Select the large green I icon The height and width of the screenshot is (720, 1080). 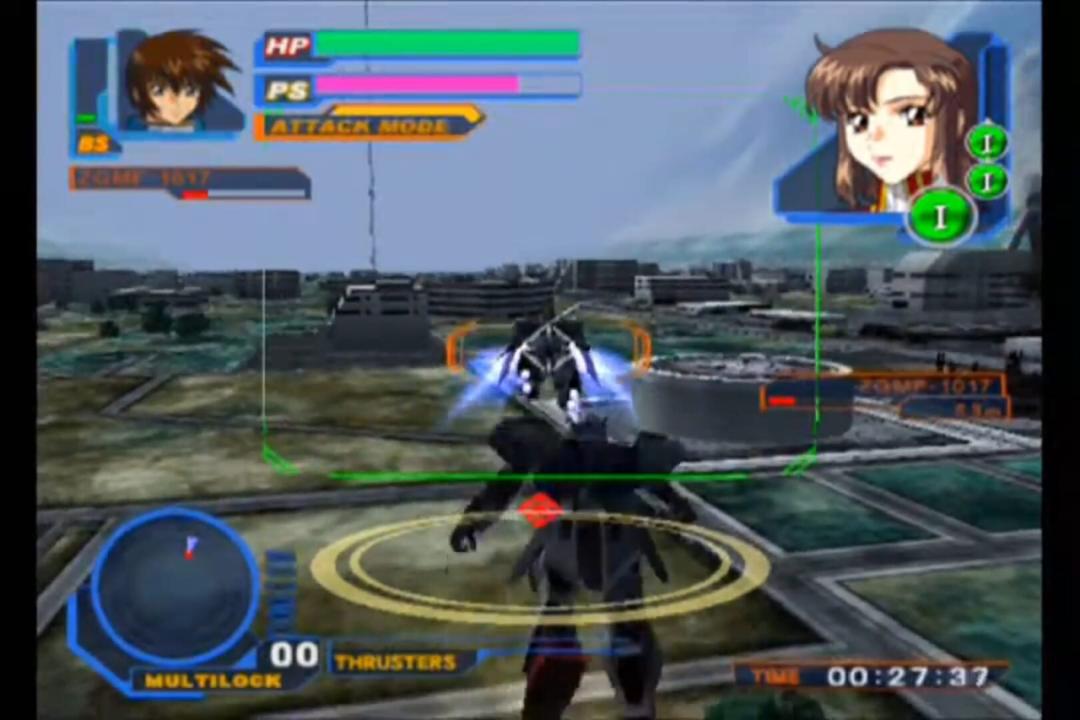pyautogui.click(x=939, y=215)
